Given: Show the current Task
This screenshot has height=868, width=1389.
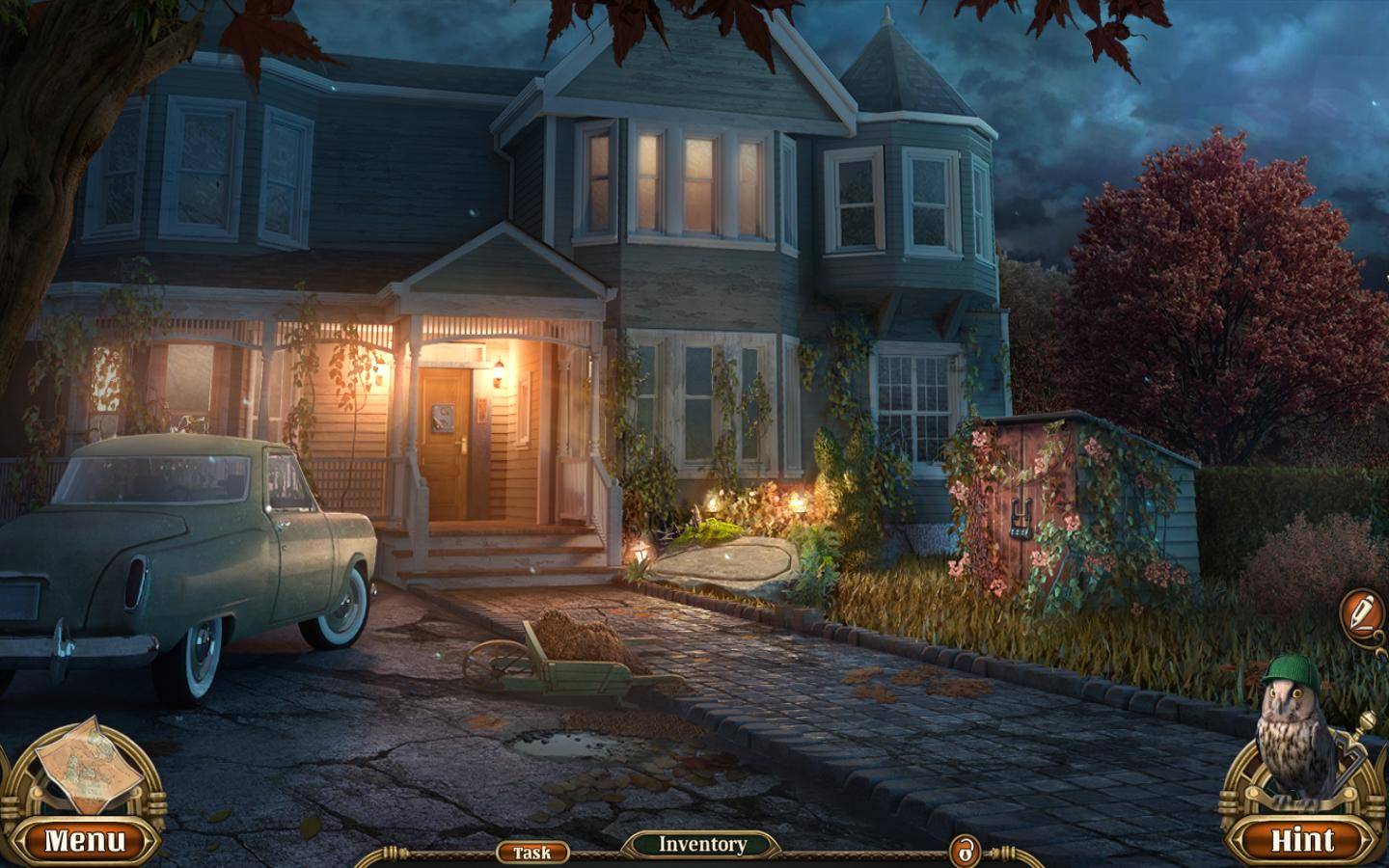Looking at the screenshot, I should [531, 853].
